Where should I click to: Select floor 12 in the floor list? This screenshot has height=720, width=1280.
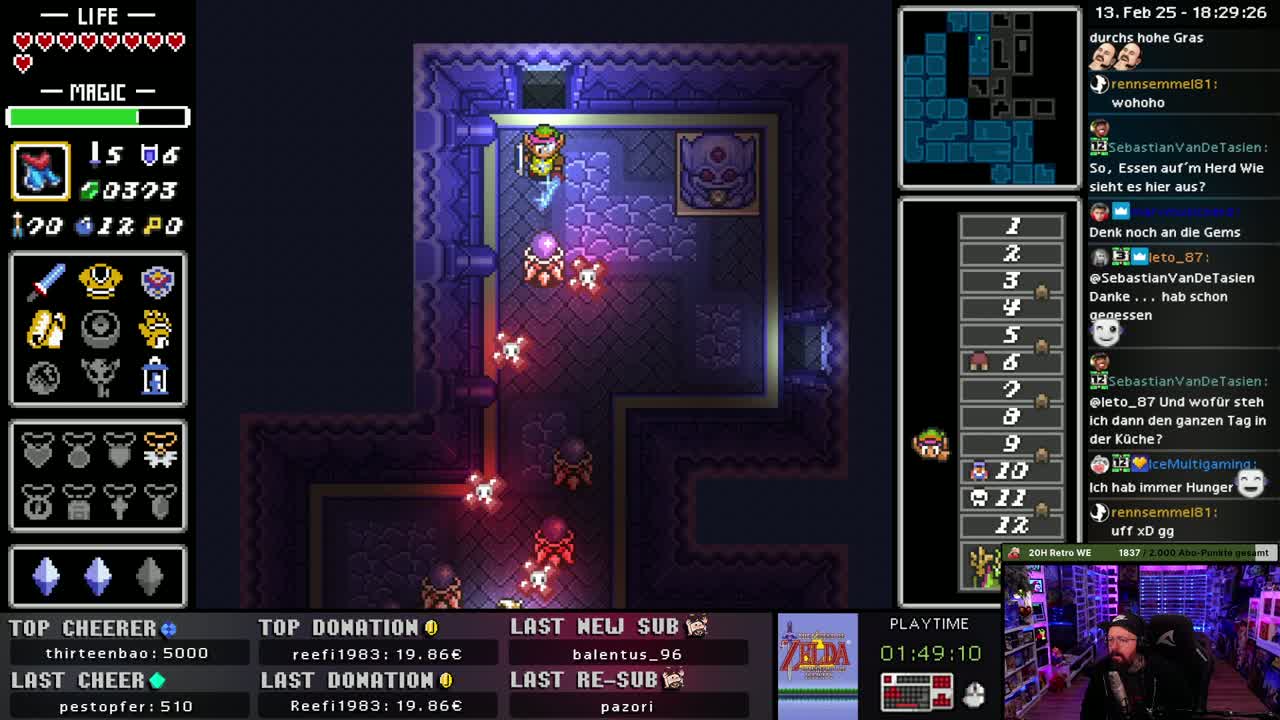coord(1011,524)
